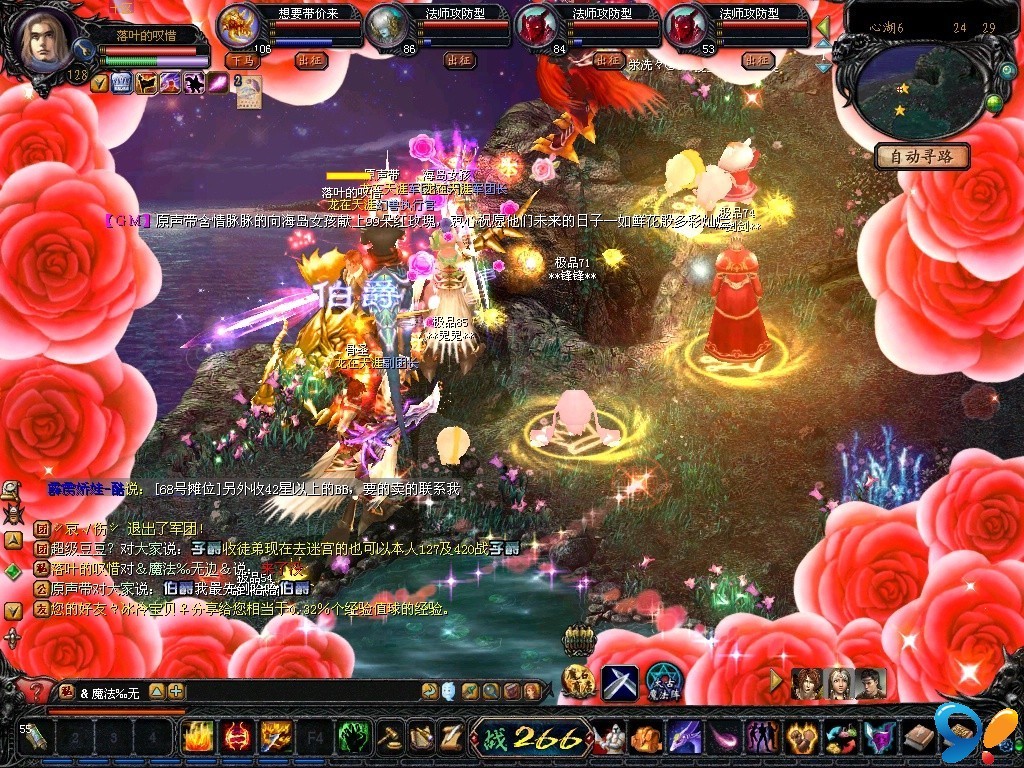This screenshot has width=1024, height=768.
Task: Click 出征 under the level 53 pet
Action: pyautogui.click(x=758, y=60)
